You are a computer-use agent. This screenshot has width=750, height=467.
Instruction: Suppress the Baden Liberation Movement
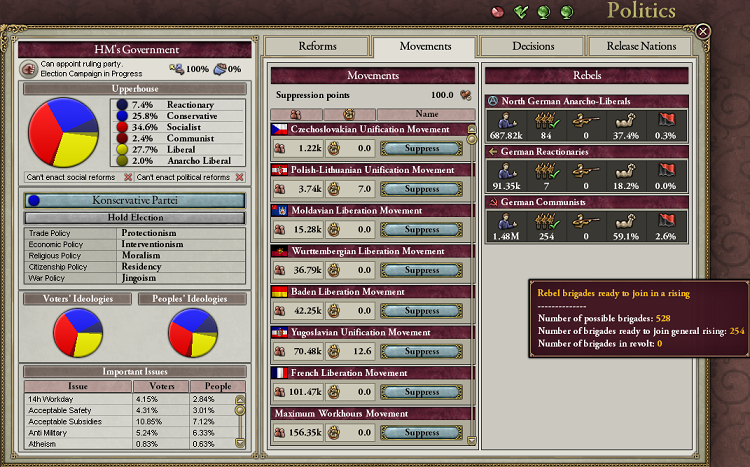(x=423, y=311)
